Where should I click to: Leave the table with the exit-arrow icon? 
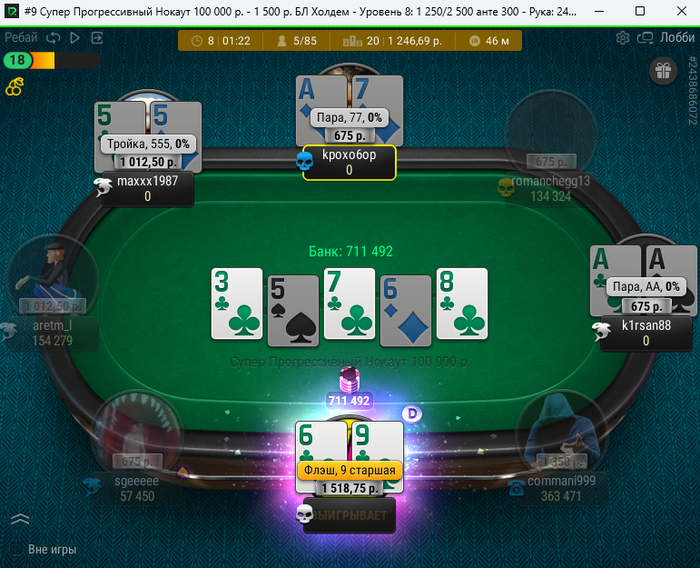tap(97, 38)
